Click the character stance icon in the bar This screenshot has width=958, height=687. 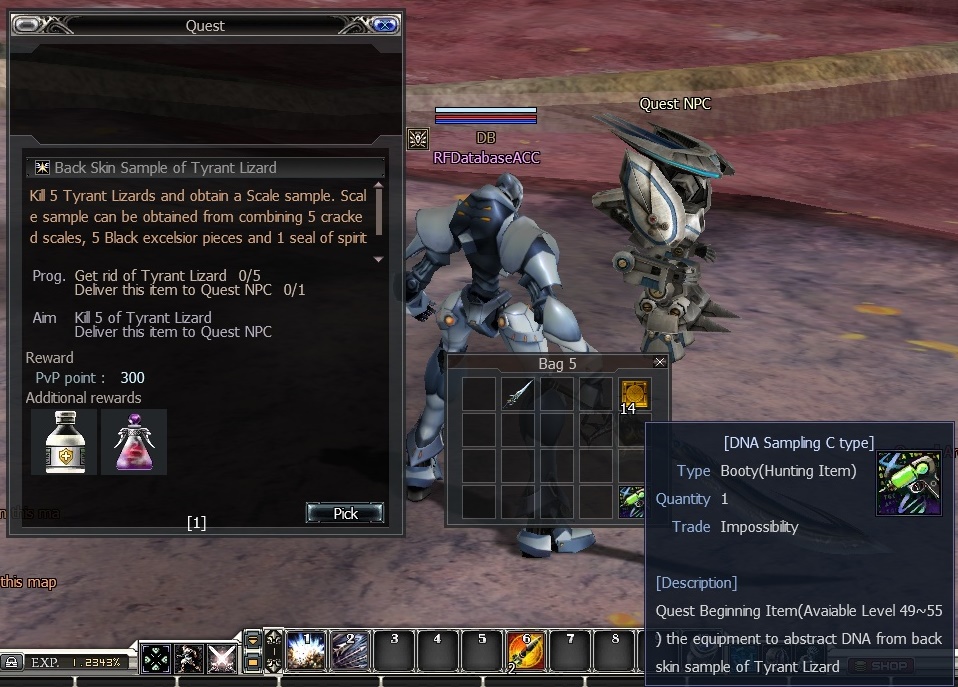(189, 659)
